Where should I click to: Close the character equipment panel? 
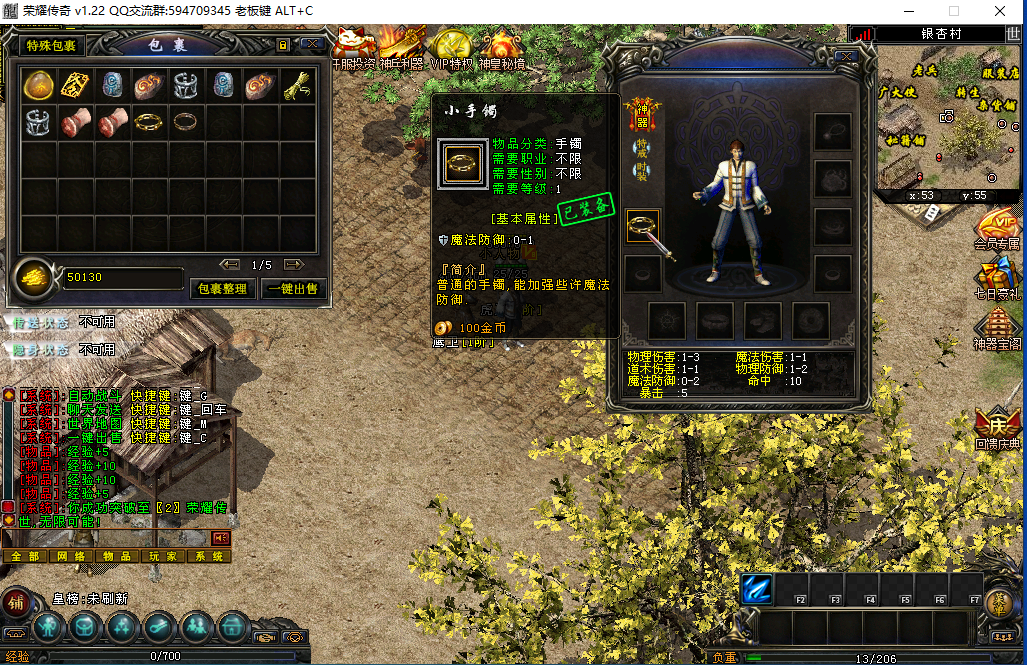pyautogui.click(x=846, y=57)
